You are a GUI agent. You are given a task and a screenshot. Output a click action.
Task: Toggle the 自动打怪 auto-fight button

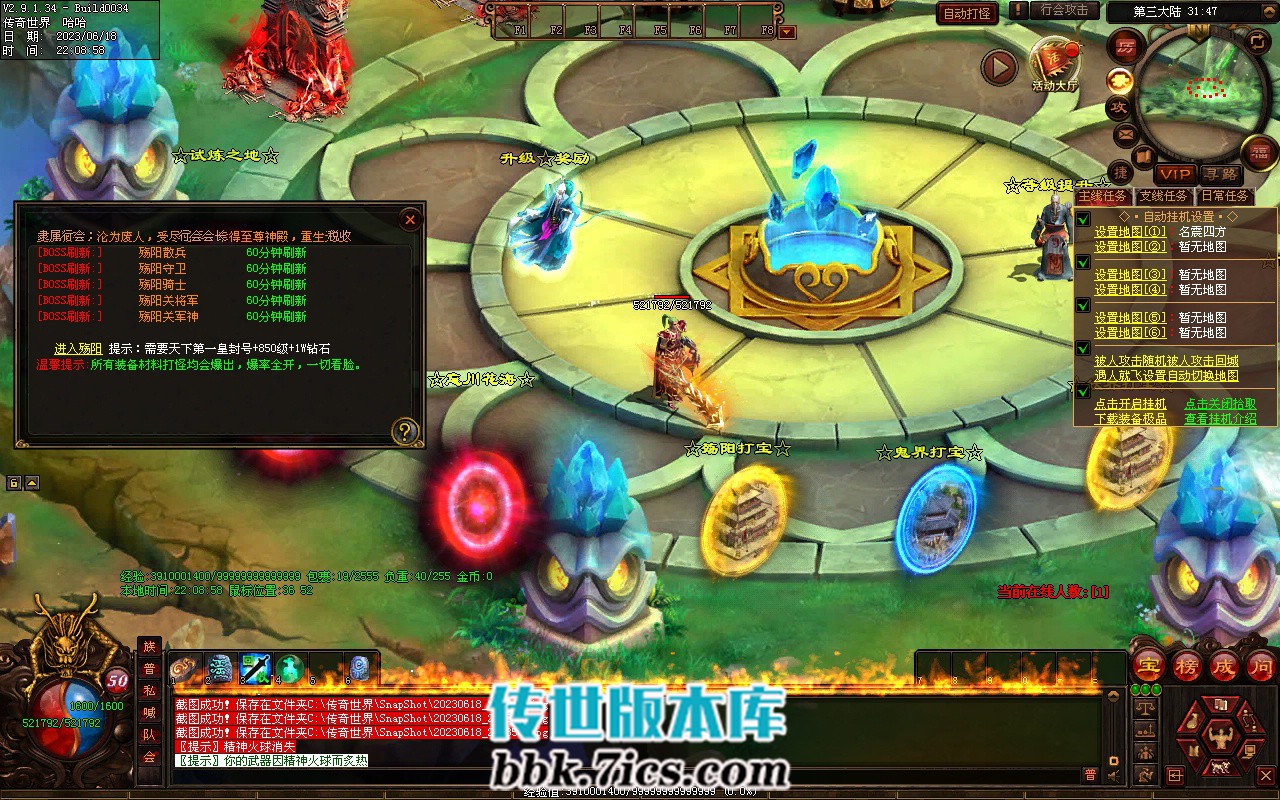coord(968,13)
